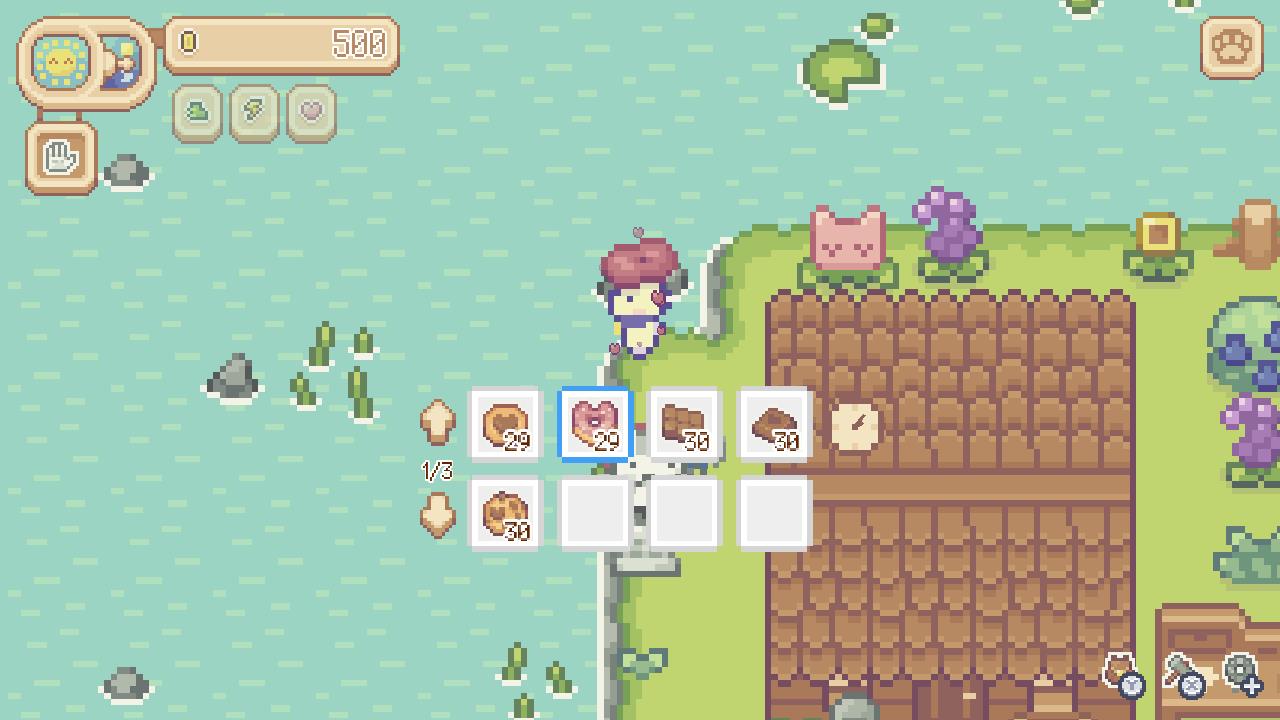The width and height of the screenshot is (1280, 720).
Task: Click the cookie item showing 30
Action: (505, 513)
